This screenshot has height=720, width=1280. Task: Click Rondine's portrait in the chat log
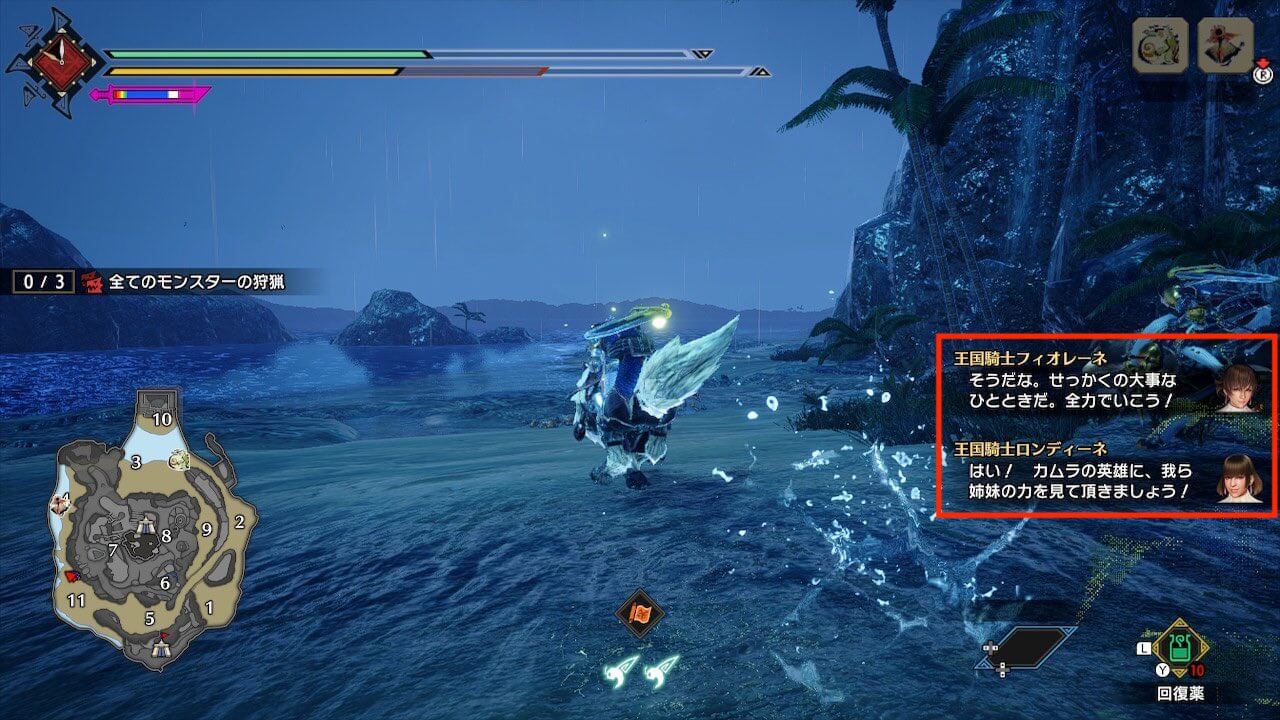[1238, 478]
